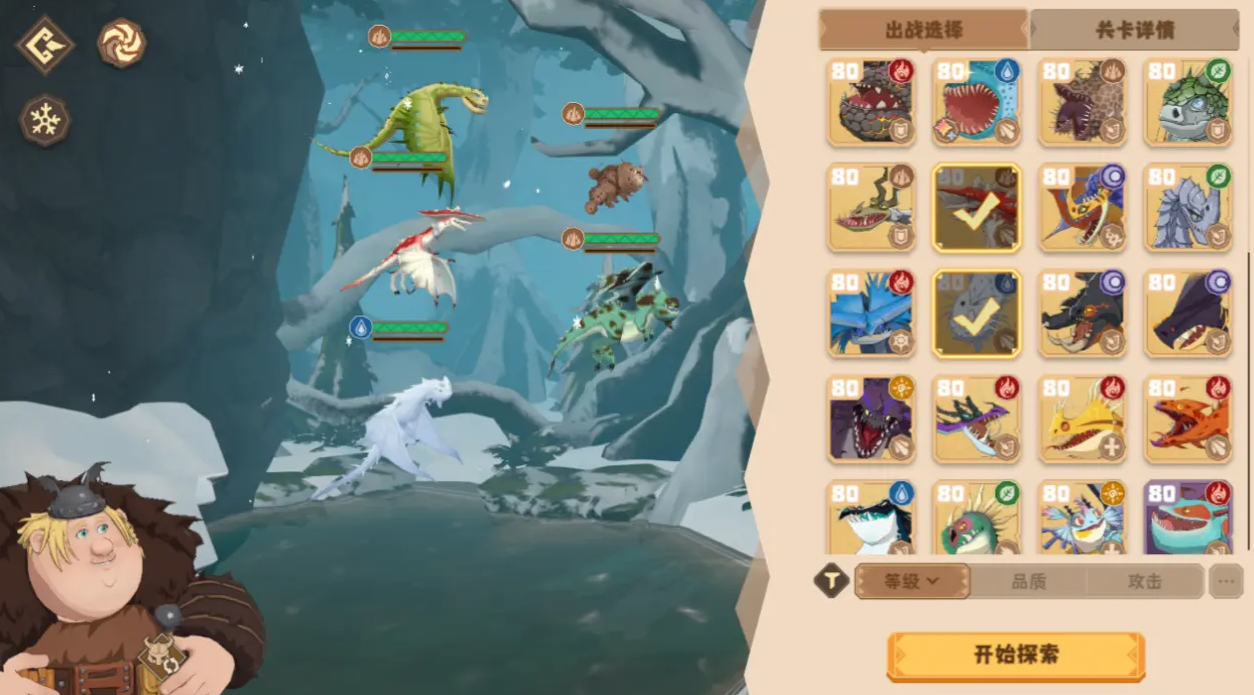This screenshot has width=1254, height=695.
Task: Choose the purple dark dragon with sun badge
Action: [x=871, y=419]
